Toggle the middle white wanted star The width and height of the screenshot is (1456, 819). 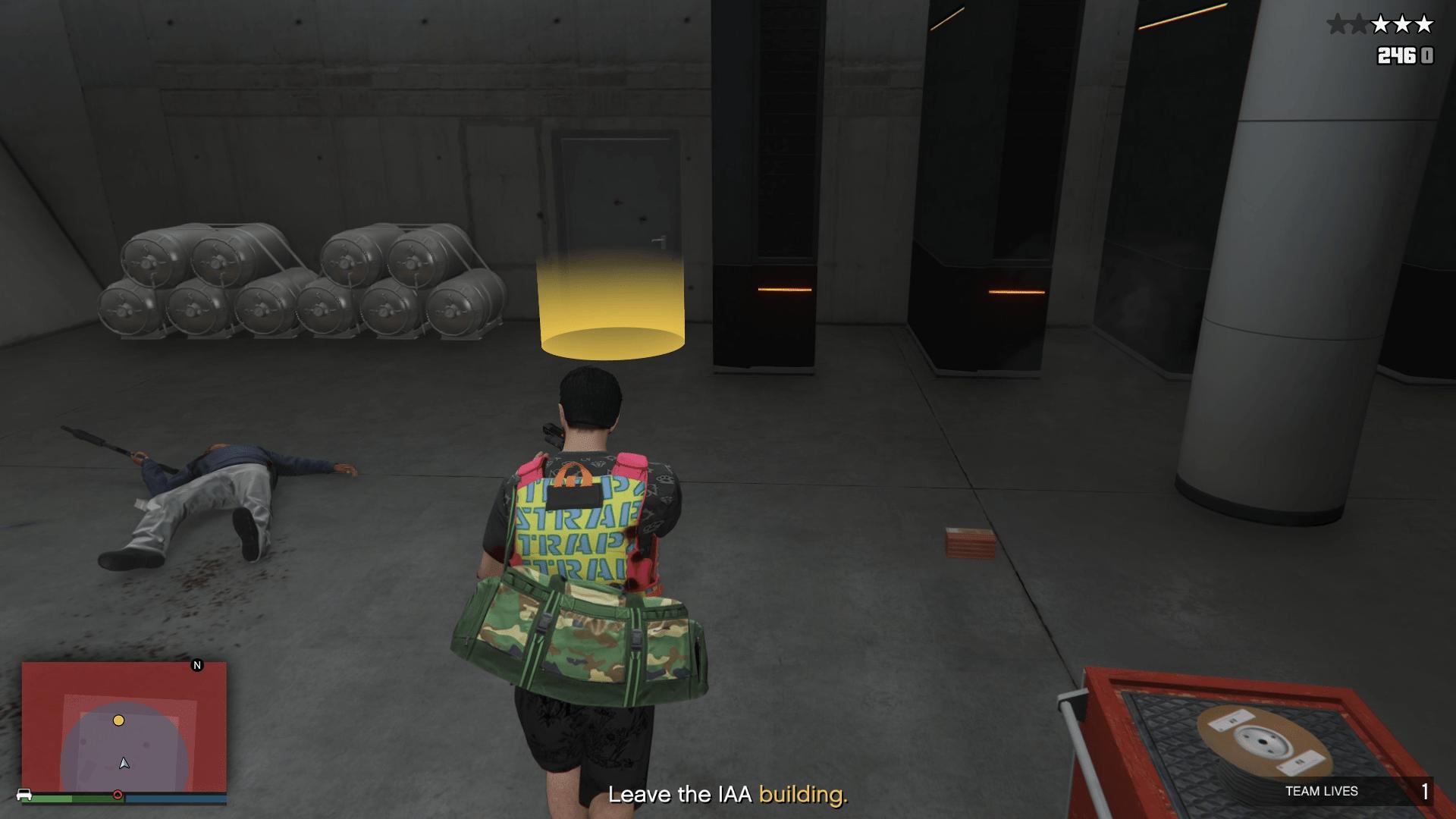[x=1403, y=24]
